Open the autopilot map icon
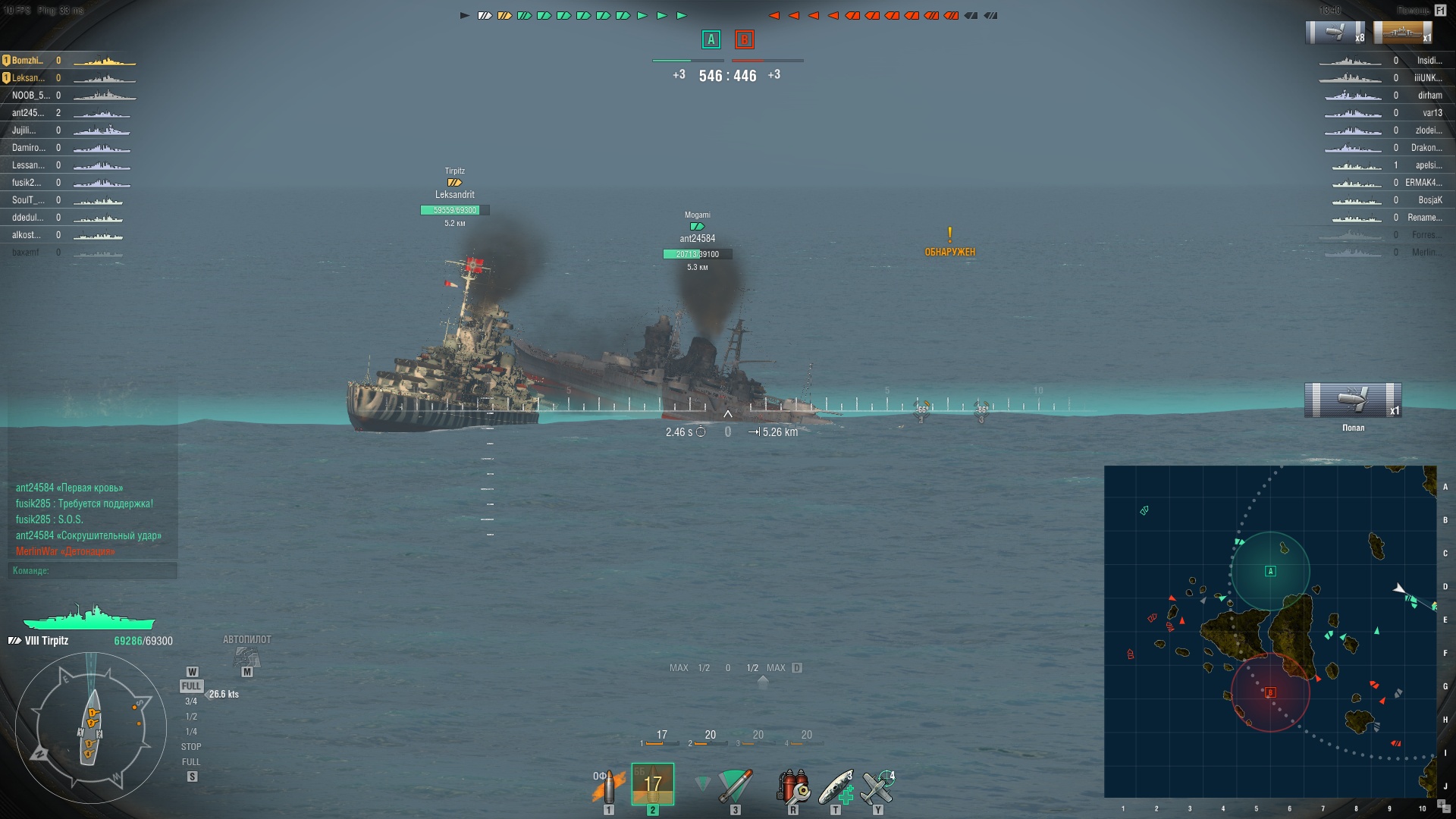 246,657
